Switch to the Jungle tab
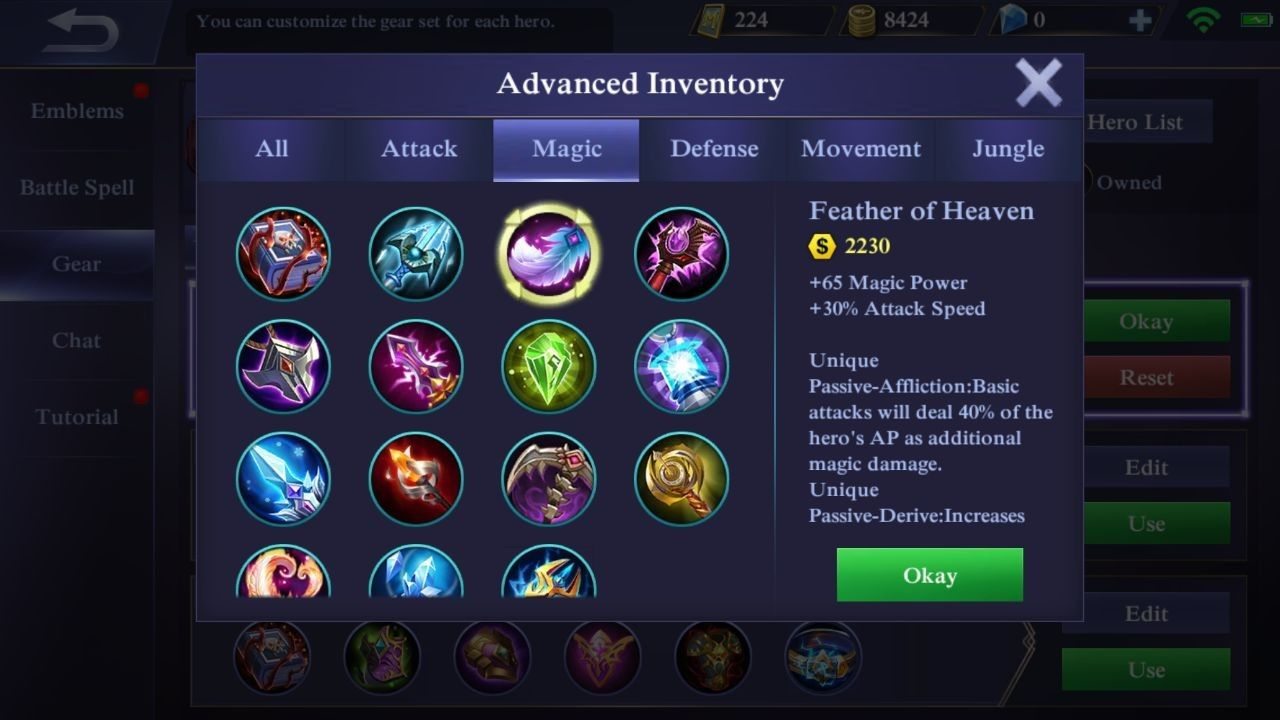This screenshot has width=1280, height=720. (1008, 149)
